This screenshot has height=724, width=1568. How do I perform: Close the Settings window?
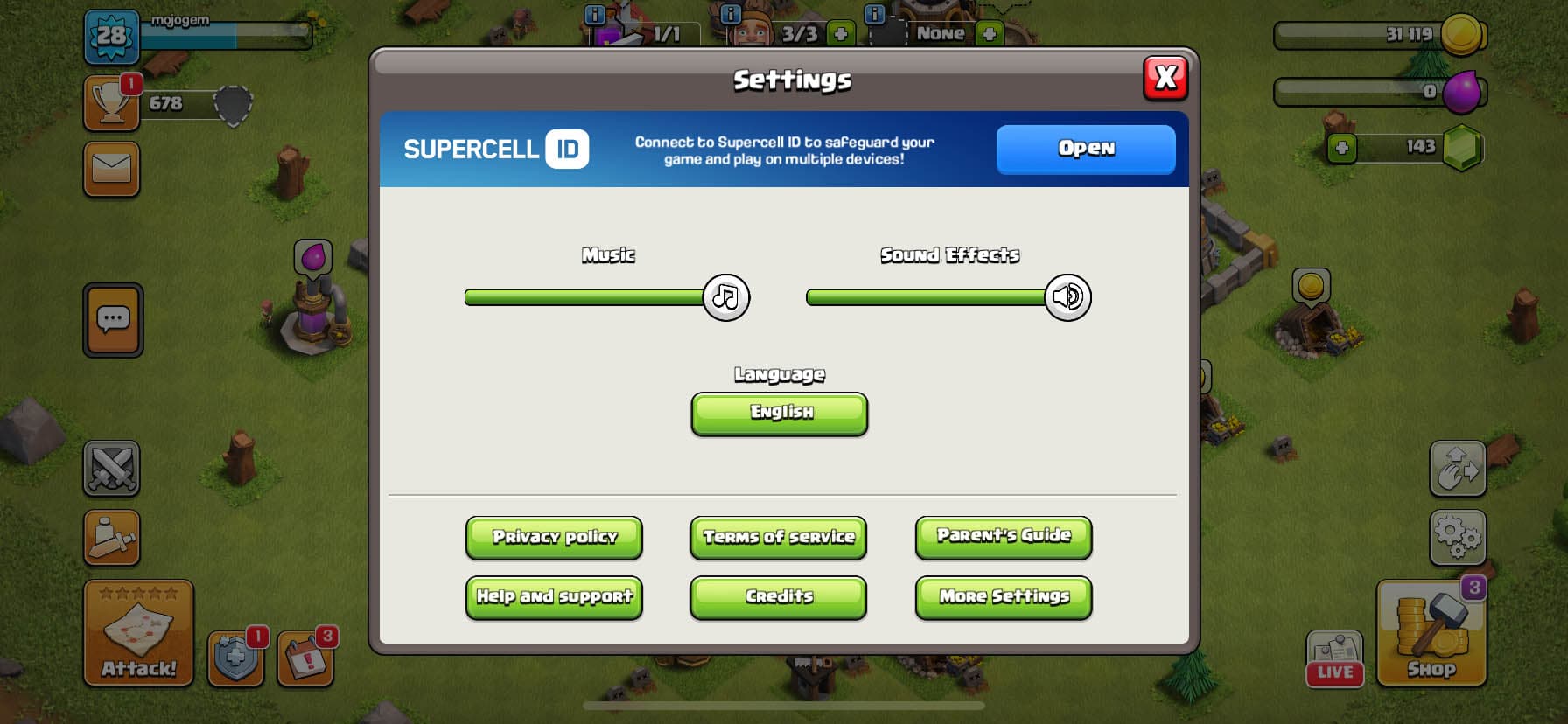click(1165, 79)
